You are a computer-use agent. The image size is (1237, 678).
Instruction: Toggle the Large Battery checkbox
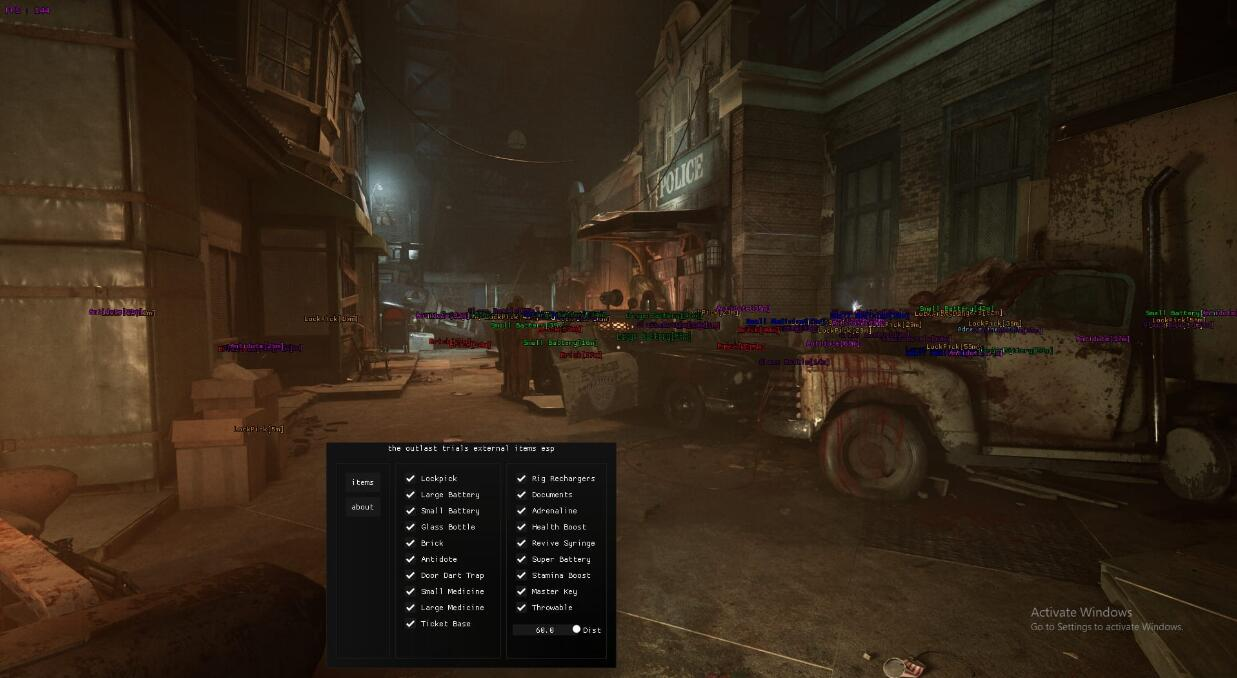point(410,495)
